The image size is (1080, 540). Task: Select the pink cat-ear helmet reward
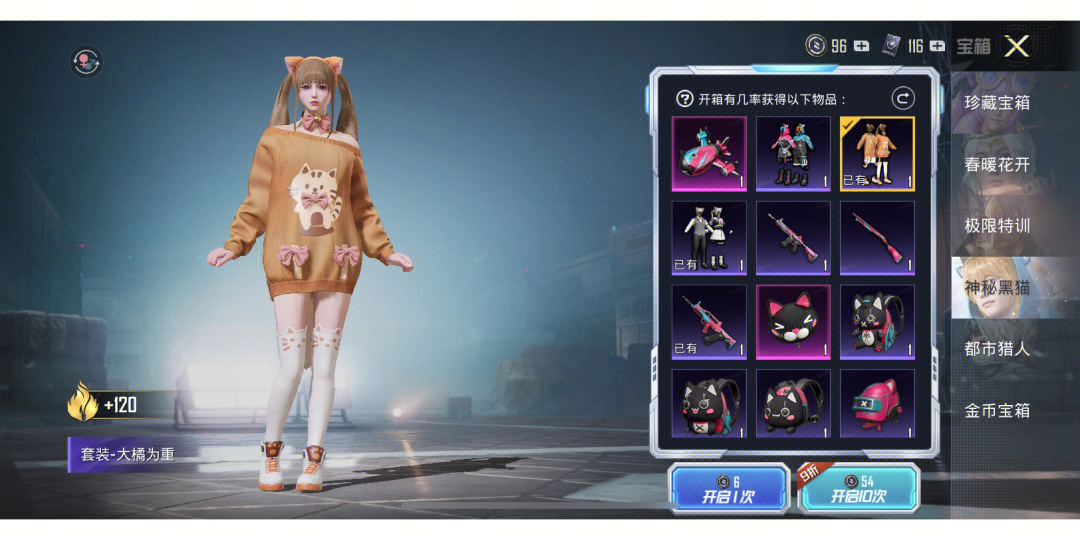pyautogui.click(x=877, y=404)
